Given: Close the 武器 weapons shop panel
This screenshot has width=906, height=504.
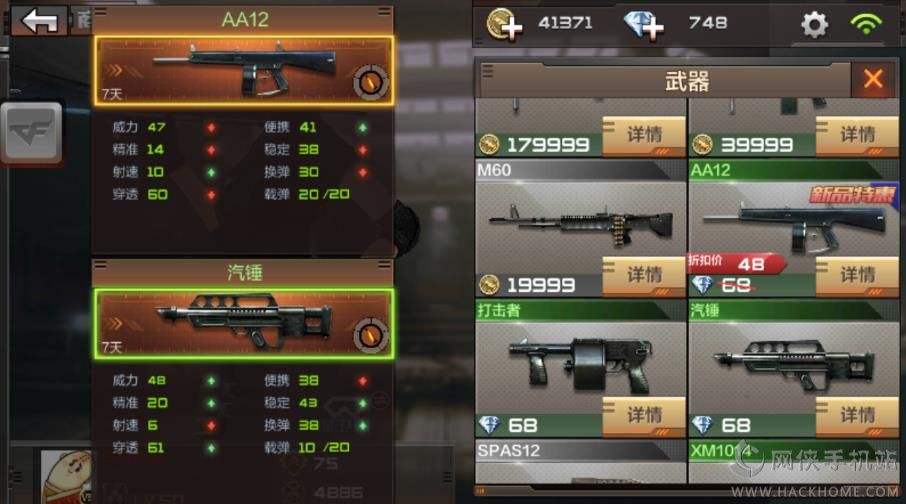Looking at the screenshot, I should pos(873,80).
